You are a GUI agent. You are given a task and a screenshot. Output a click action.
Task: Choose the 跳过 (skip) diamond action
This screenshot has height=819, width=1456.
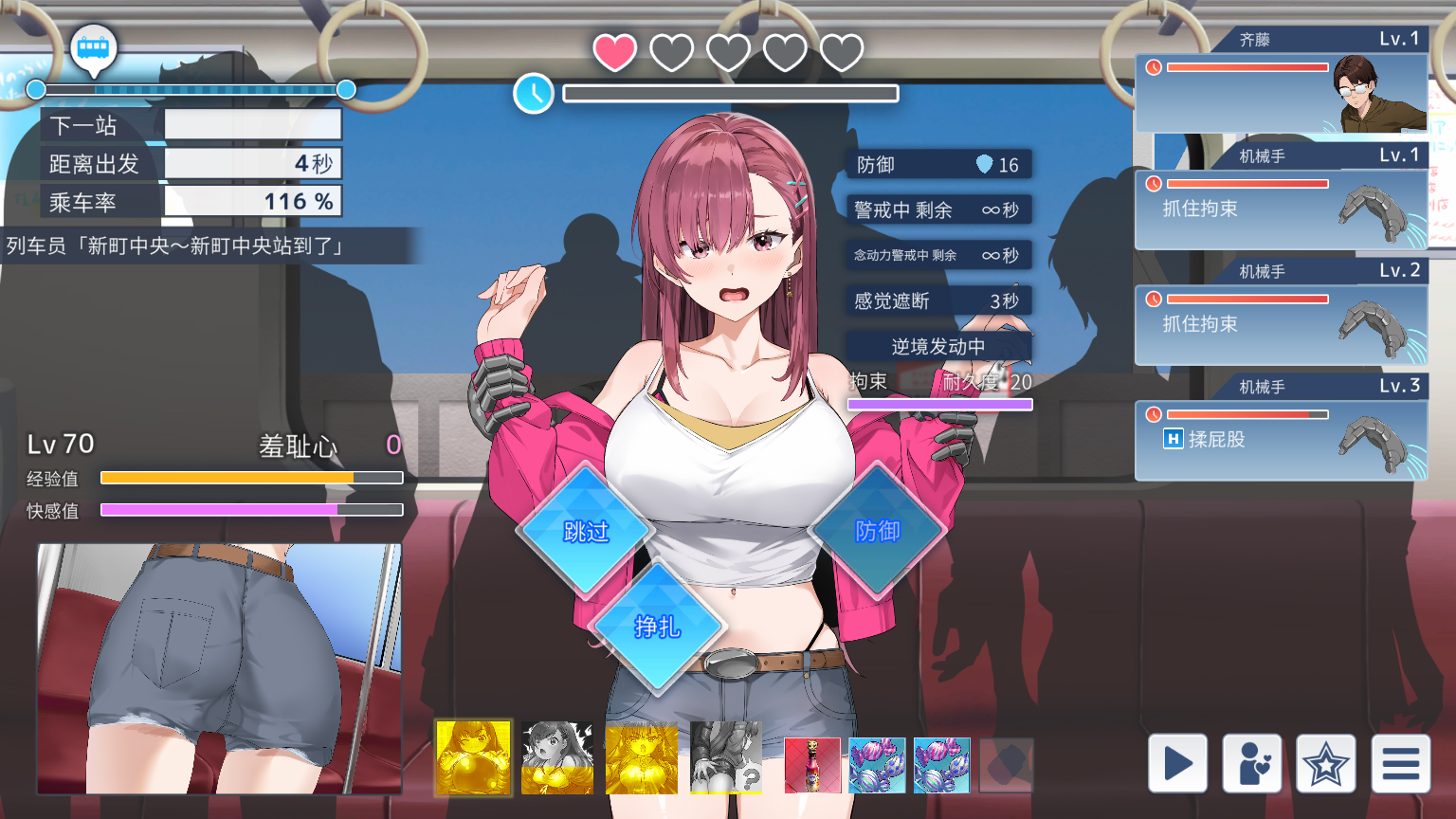[586, 531]
